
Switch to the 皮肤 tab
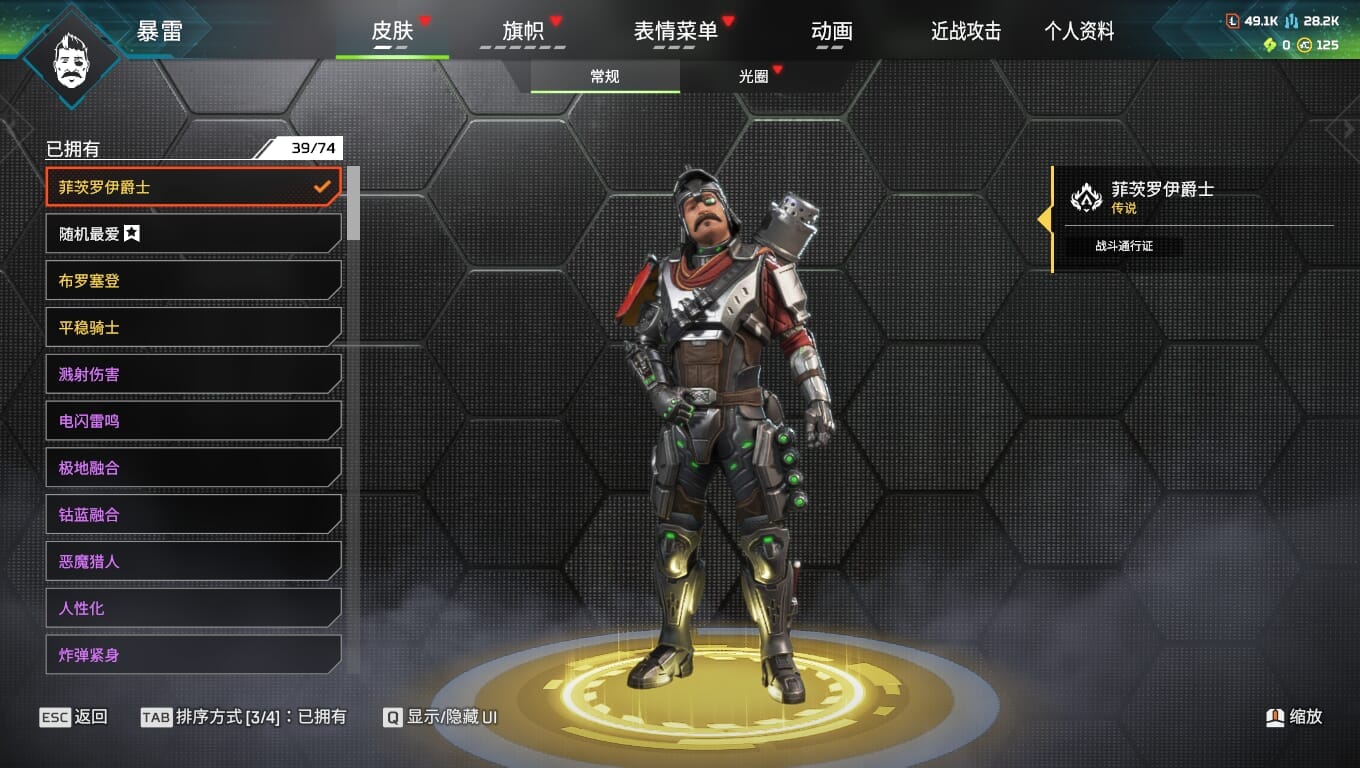[392, 31]
